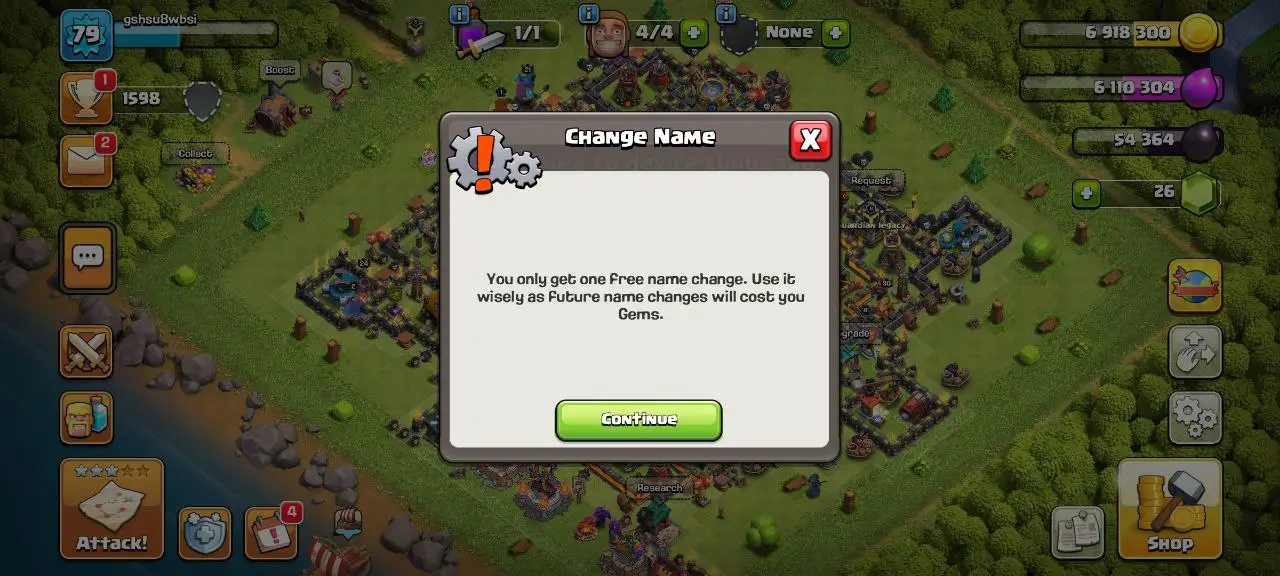The height and width of the screenshot is (576, 1280).
Task: Open the notes clipboard button
Action: tap(1077, 532)
